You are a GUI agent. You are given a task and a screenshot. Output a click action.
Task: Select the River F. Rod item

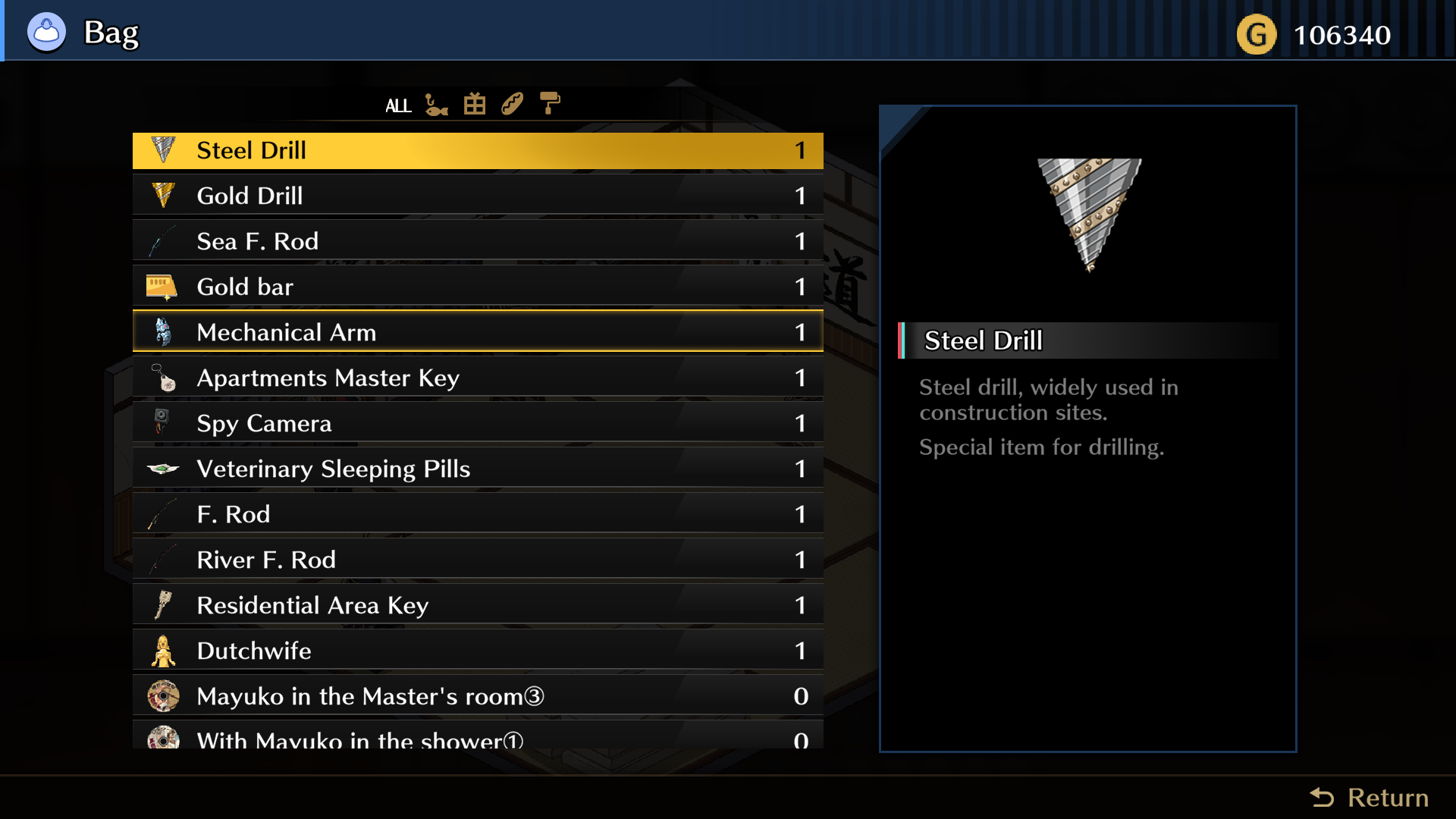click(x=478, y=560)
